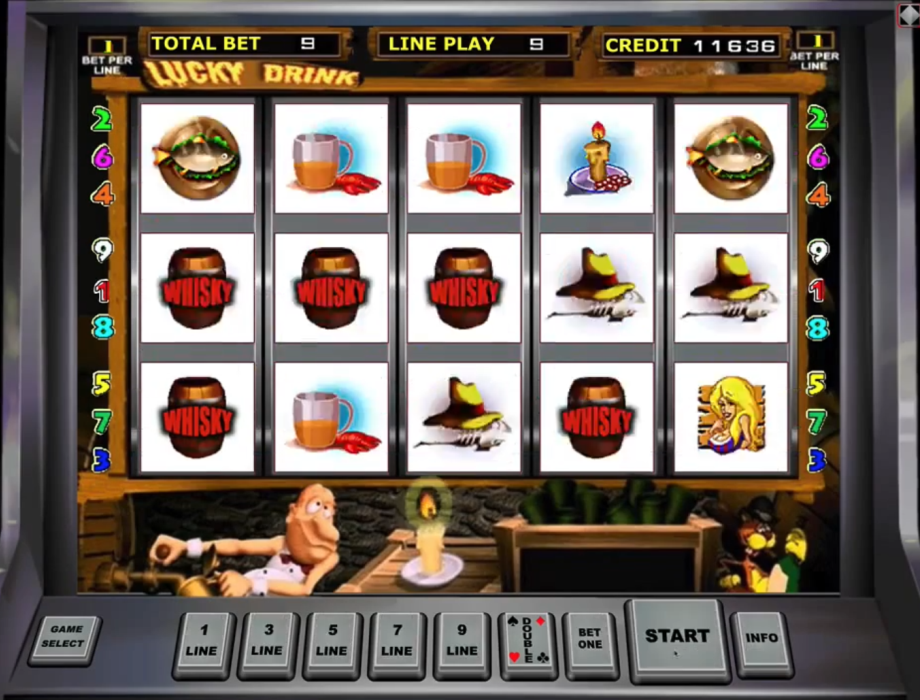The width and height of the screenshot is (920, 700).
Task: Open the Game Select menu
Action: [66, 637]
